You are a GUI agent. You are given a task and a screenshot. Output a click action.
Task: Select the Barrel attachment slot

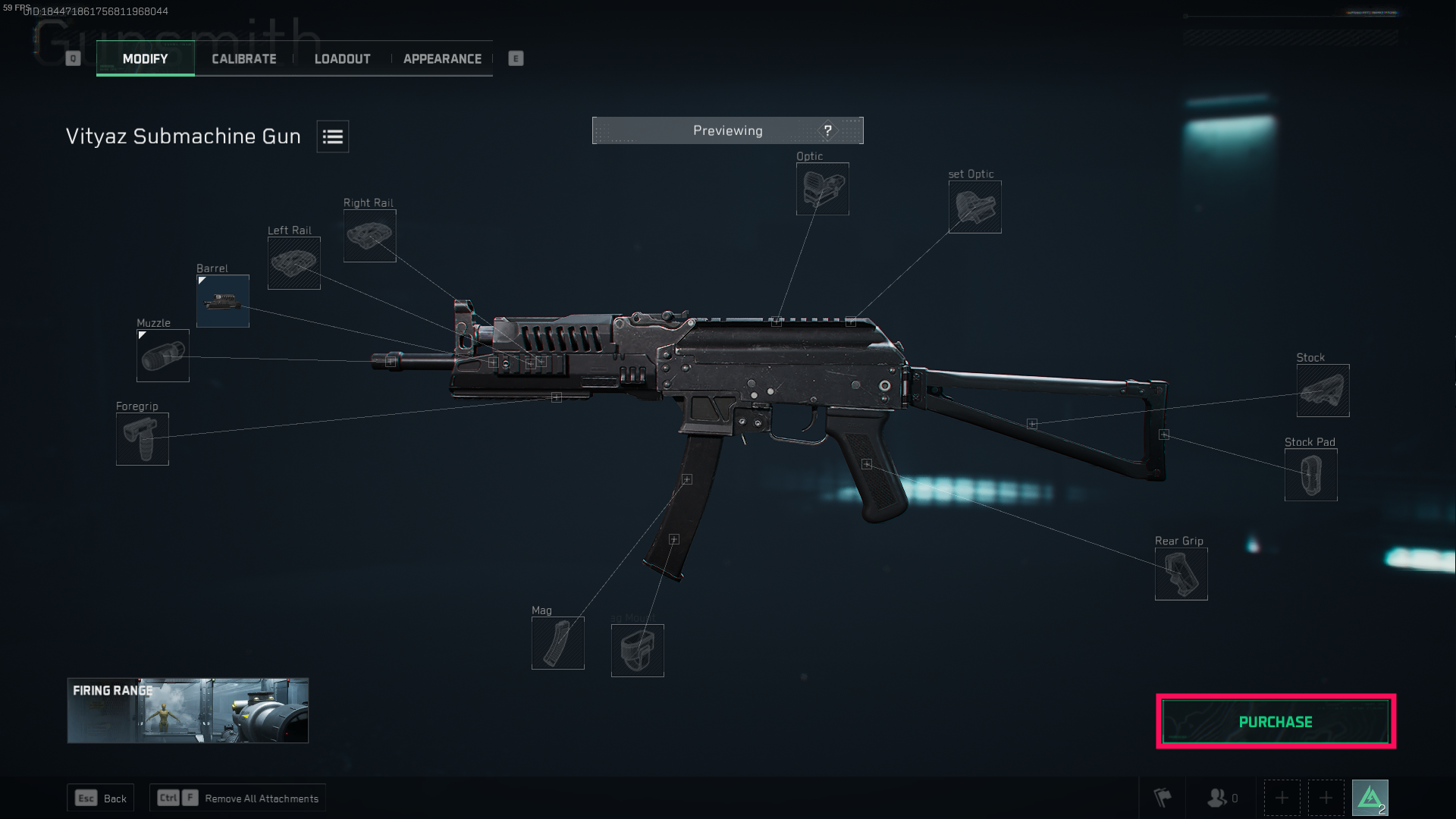point(222,301)
